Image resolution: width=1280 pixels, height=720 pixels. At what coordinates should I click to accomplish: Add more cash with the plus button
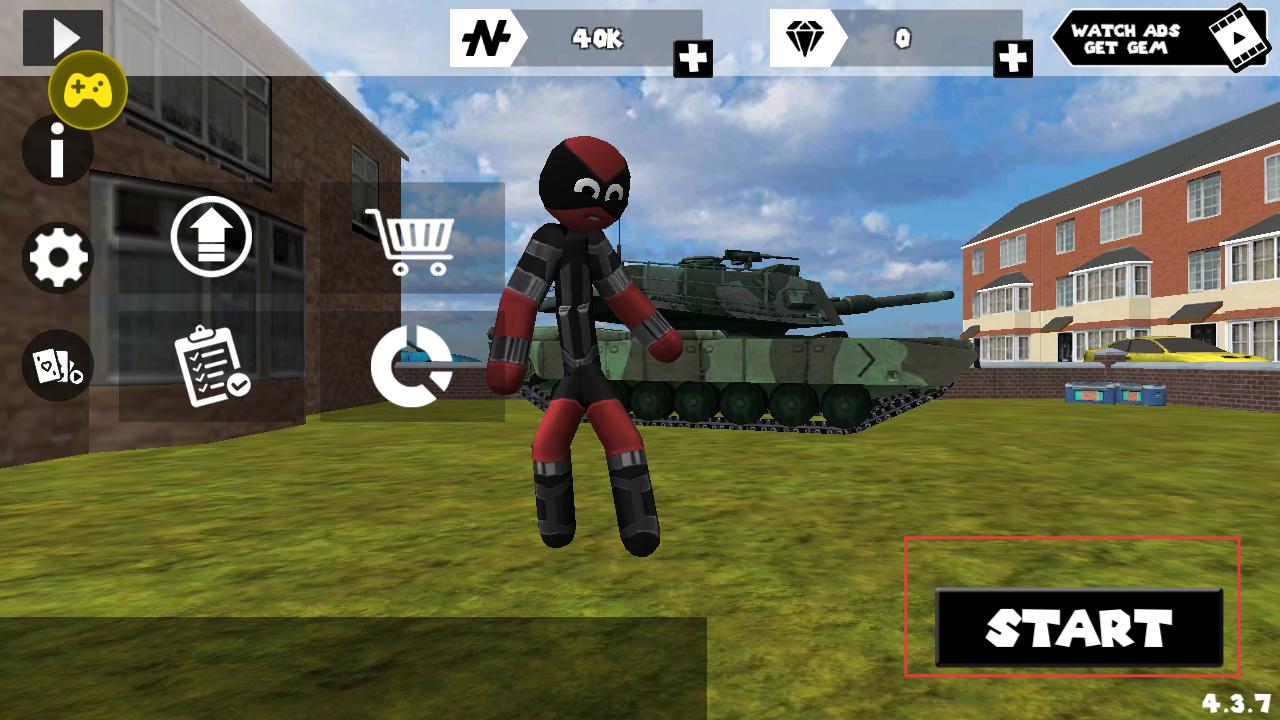coord(692,59)
